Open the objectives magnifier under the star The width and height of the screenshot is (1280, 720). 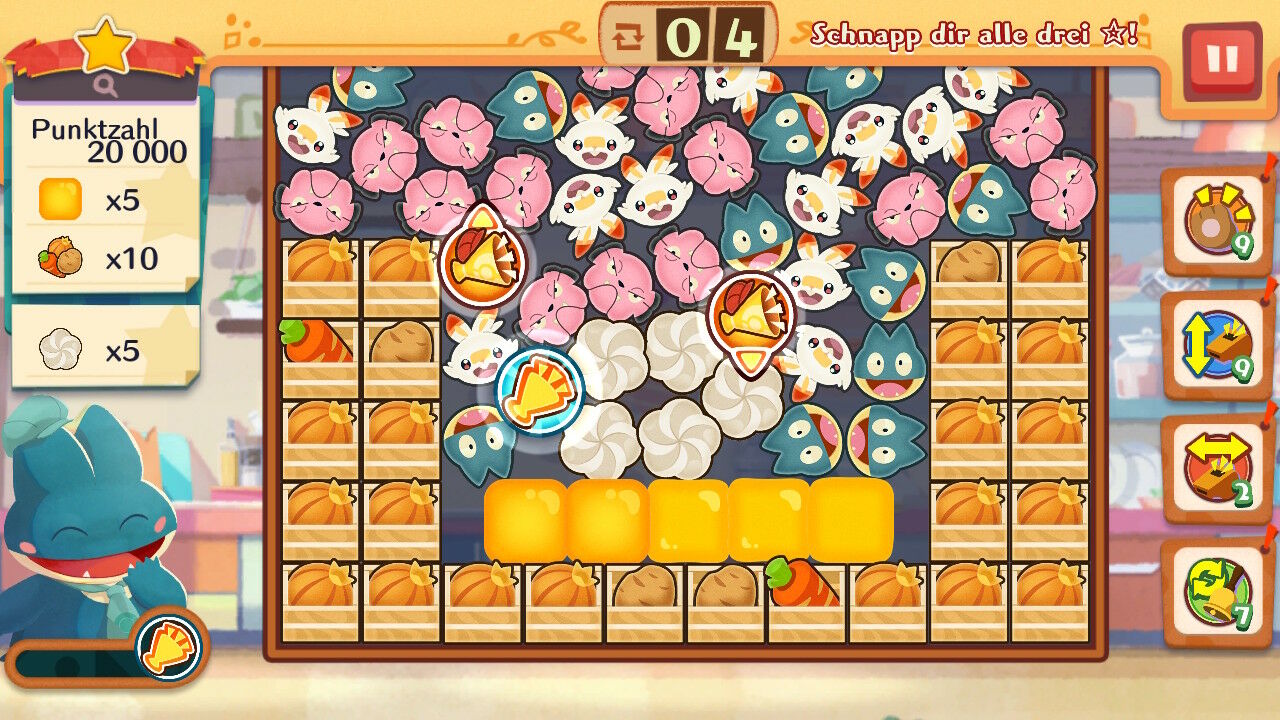(x=107, y=87)
